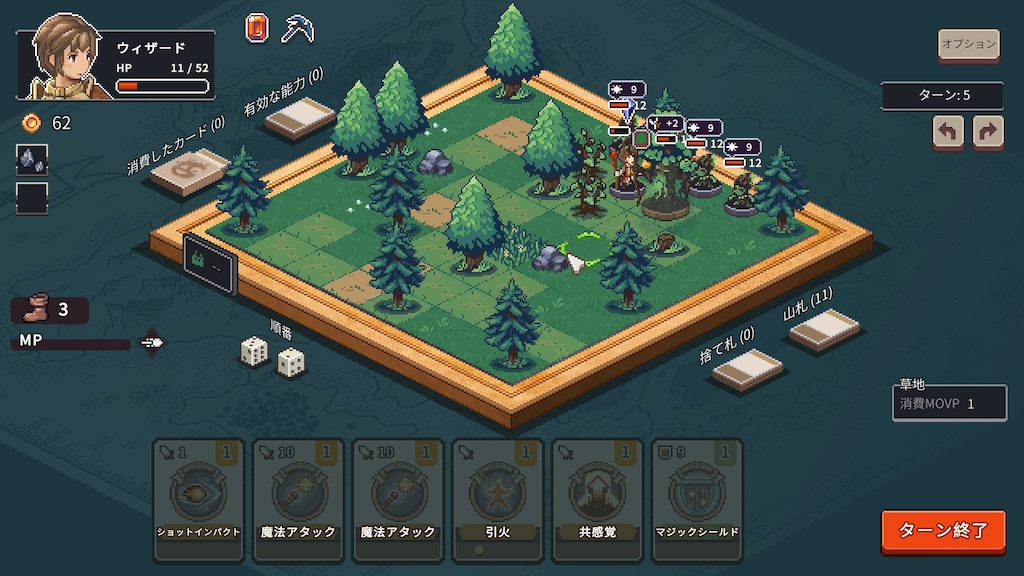Image resolution: width=1024 pixels, height=576 pixels.
Task: Open the 捨て札 discard pile
Action: pos(747,367)
